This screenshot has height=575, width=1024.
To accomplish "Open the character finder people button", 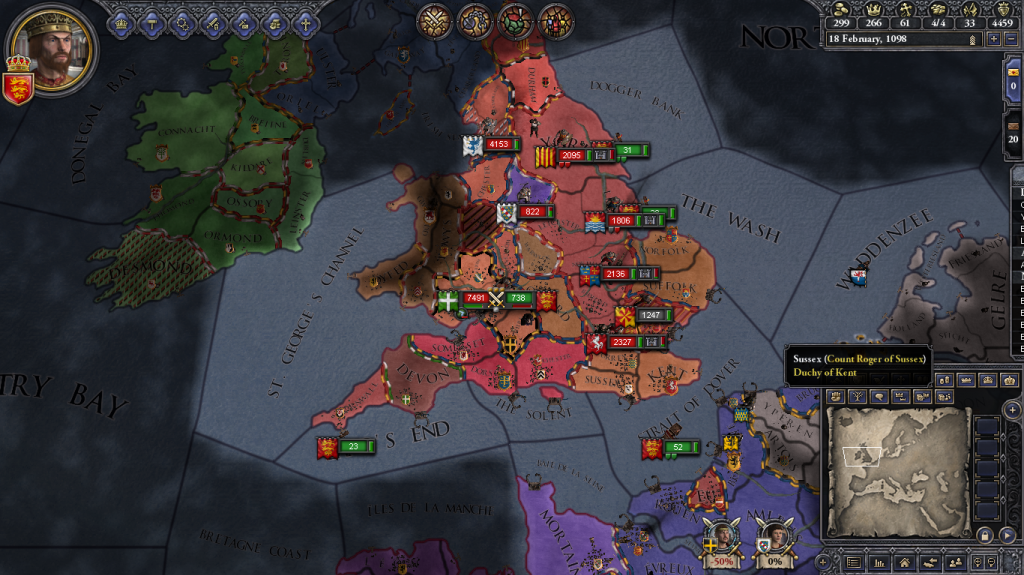I will click(x=954, y=564).
